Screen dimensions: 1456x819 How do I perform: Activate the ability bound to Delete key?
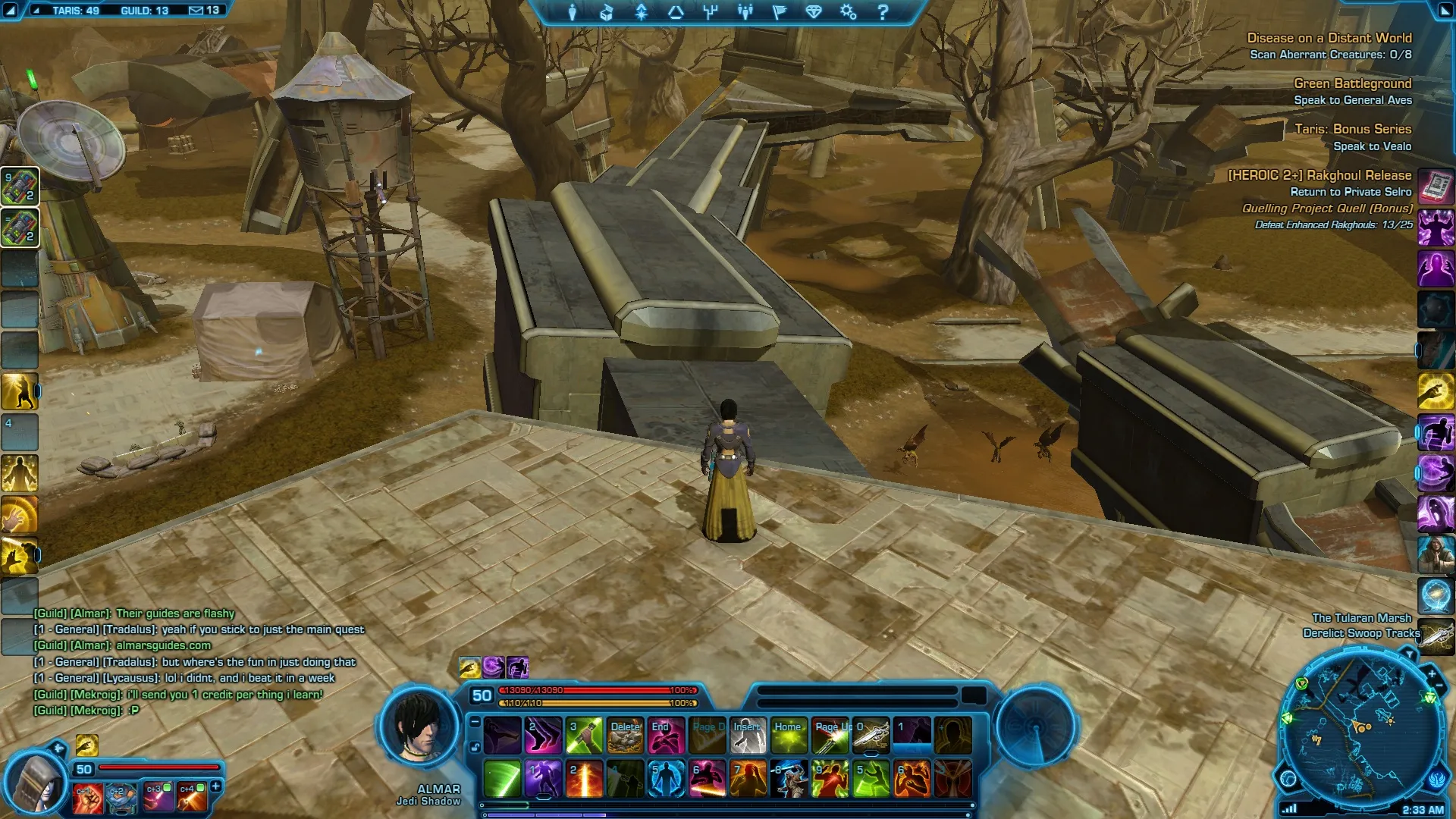[626, 736]
